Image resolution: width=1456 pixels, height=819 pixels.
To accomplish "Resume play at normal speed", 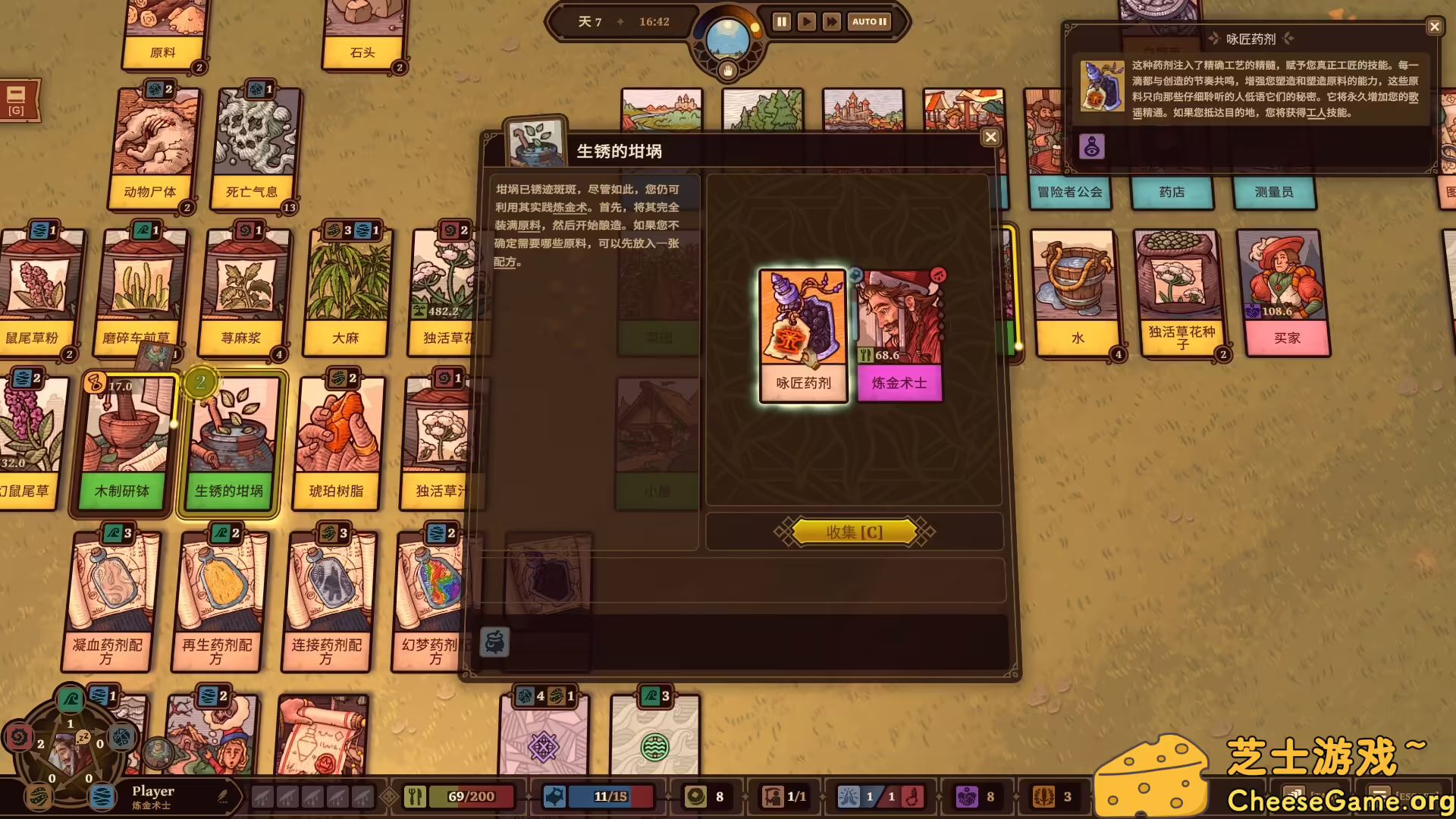I will (806, 22).
